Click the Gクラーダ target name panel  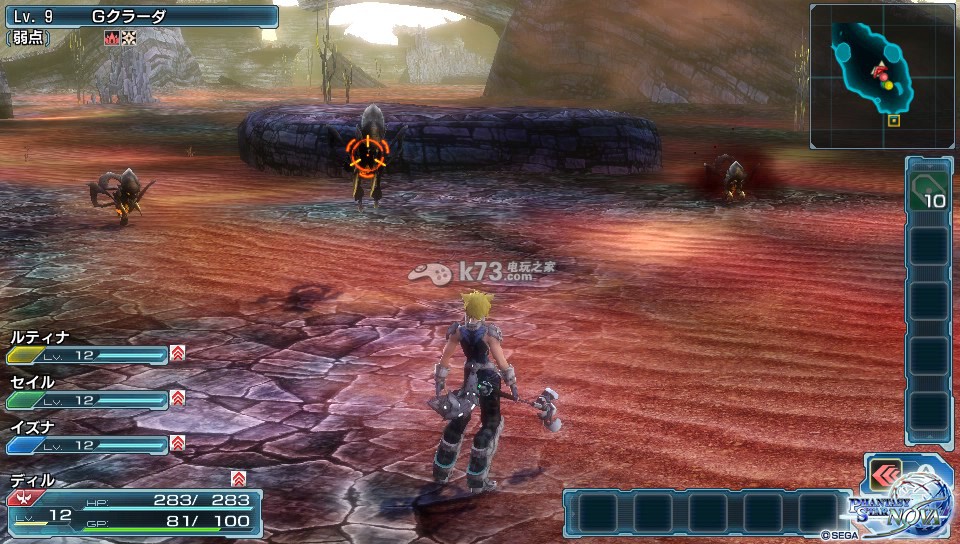click(x=140, y=16)
